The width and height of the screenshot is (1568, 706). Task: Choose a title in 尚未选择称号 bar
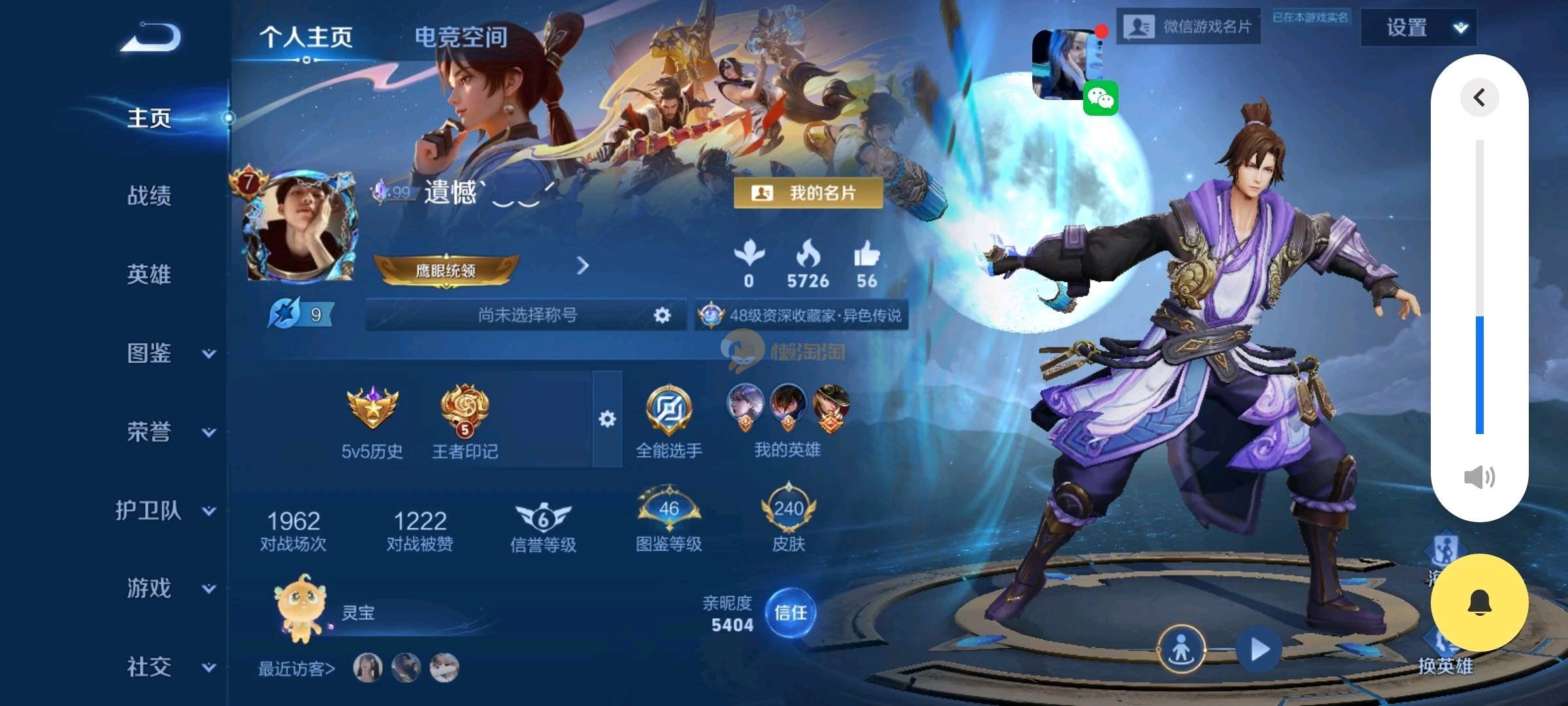[x=527, y=315]
